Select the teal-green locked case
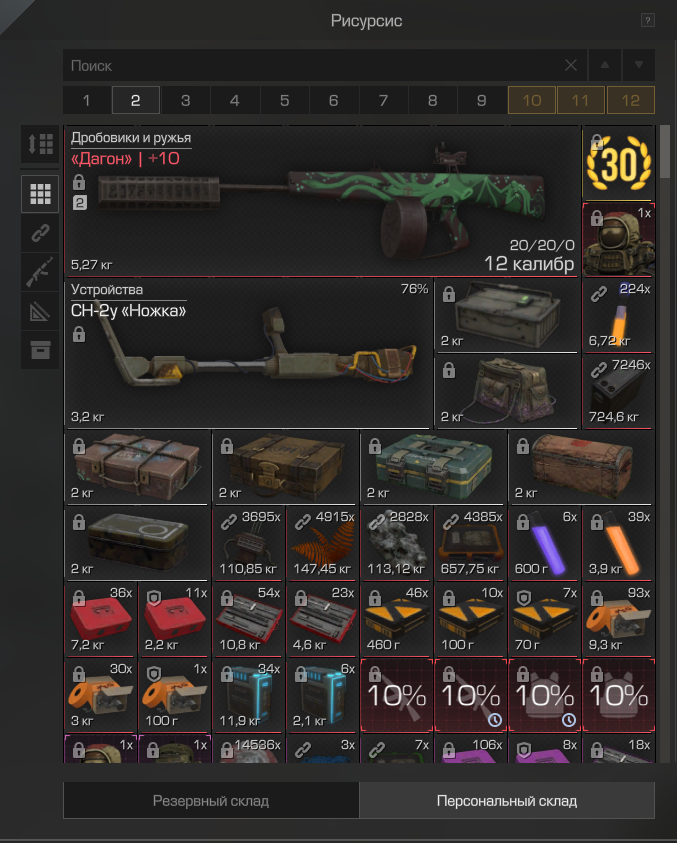This screenshot has height=843, width=677. pyautogui.click(x=433, y=466)
